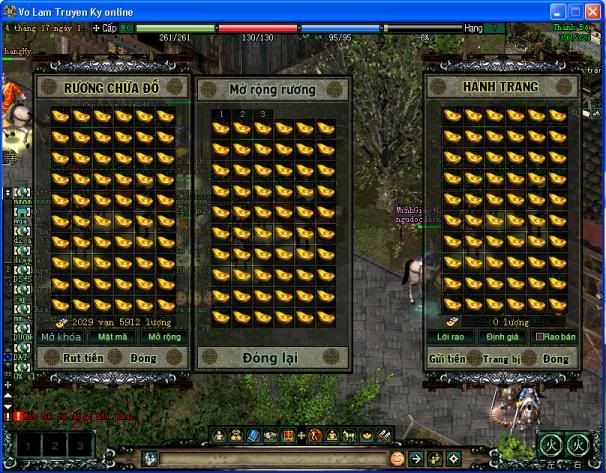Select the Định giá pricing button
Image resolution: width=606 pixels, height=473 pixels.
(501, 337)
